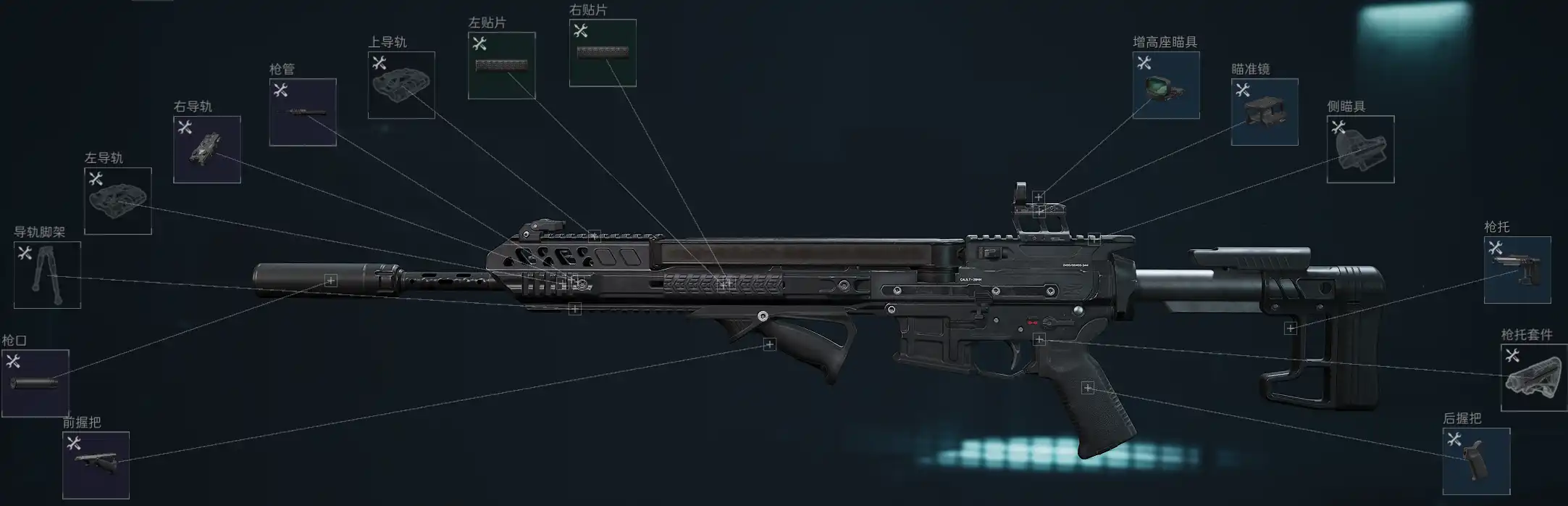Image resolution: width=1568 pixels, height=506 pixels.
Task: Choose the 导轨脚架 bipod slot
Action: coord(47,275)
